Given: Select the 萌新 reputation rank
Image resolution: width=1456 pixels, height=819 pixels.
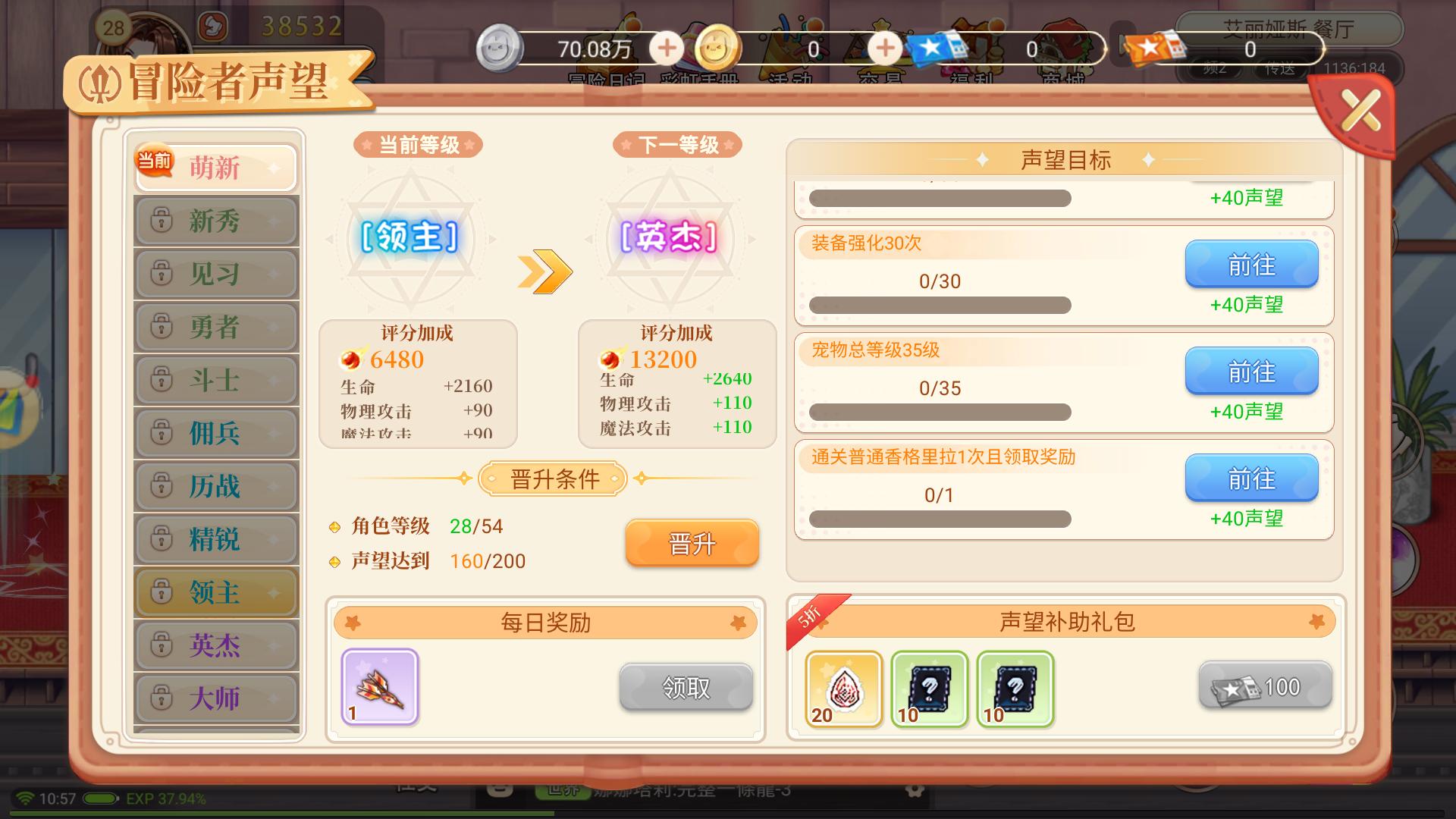Looking at the screenshot, I should click(x=216, y=167).
